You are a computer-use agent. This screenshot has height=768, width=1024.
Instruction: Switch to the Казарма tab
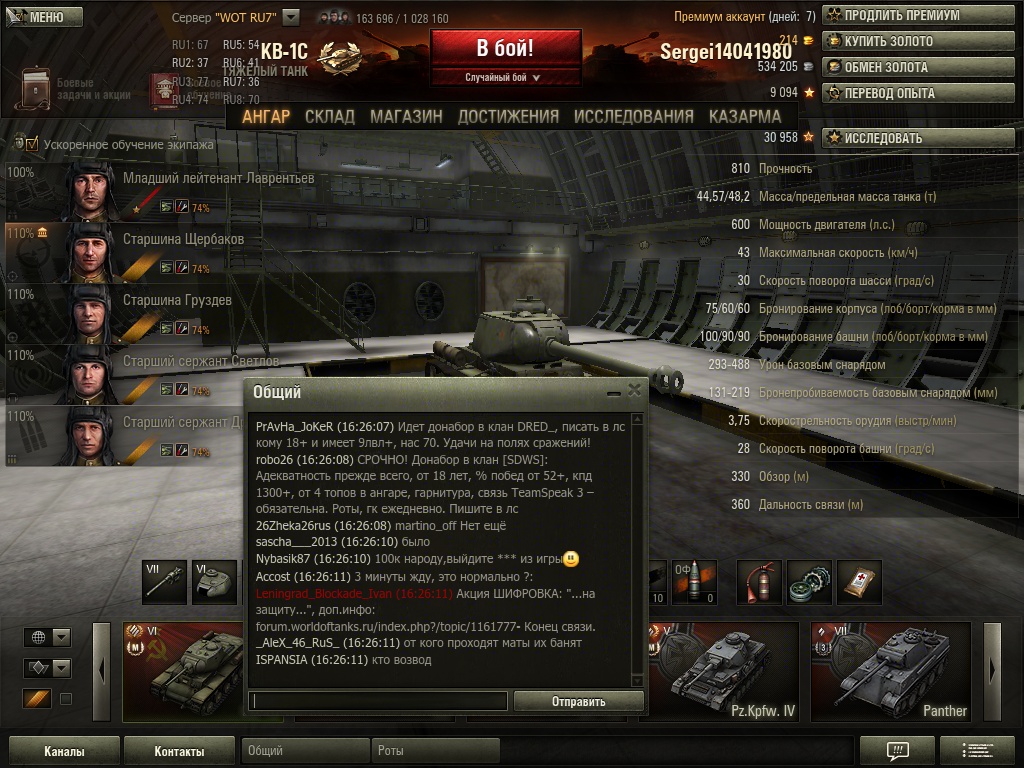[745, 116]
